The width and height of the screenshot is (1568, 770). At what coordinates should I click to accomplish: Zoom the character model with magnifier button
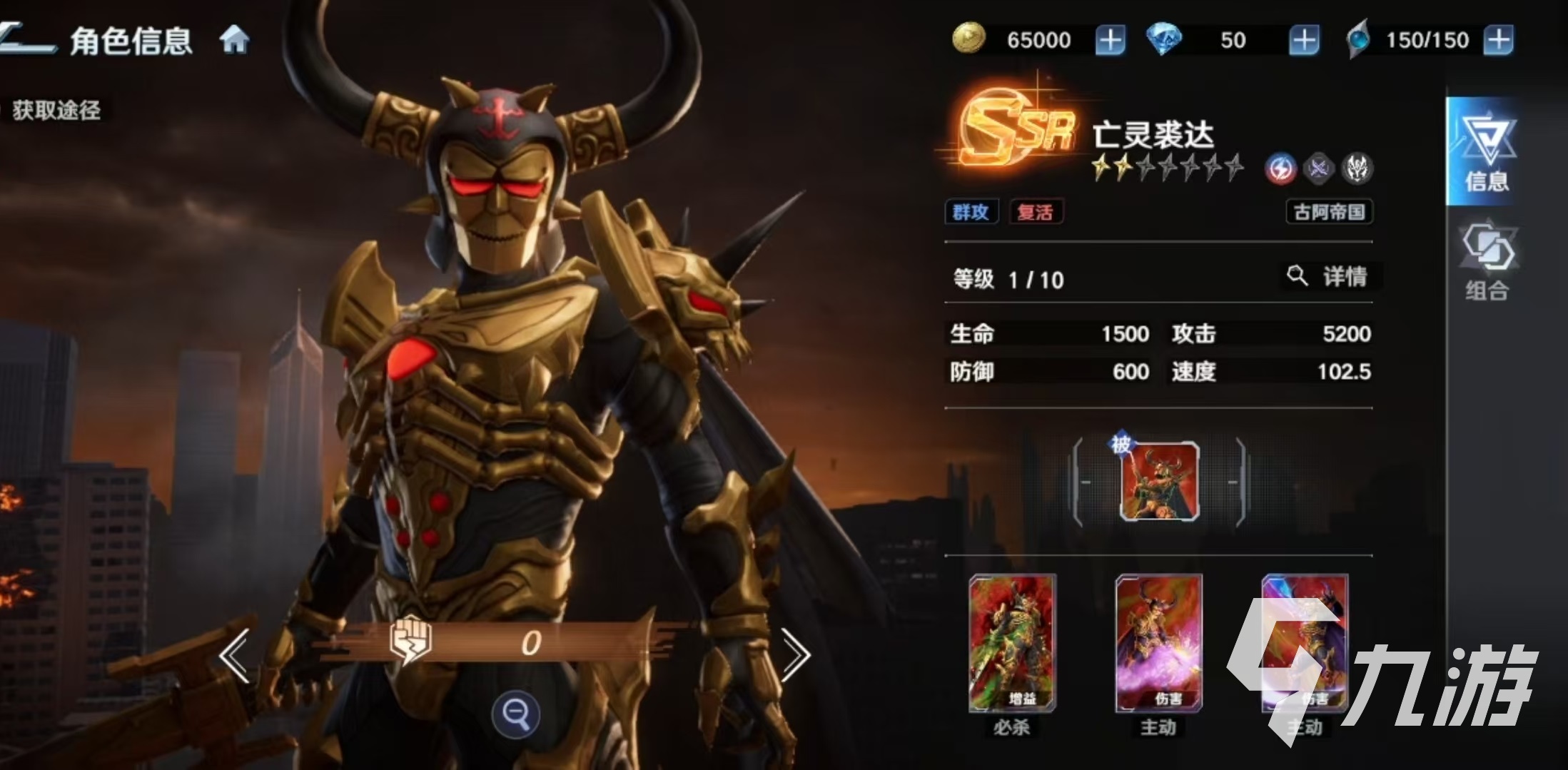[x=515, y=713]
